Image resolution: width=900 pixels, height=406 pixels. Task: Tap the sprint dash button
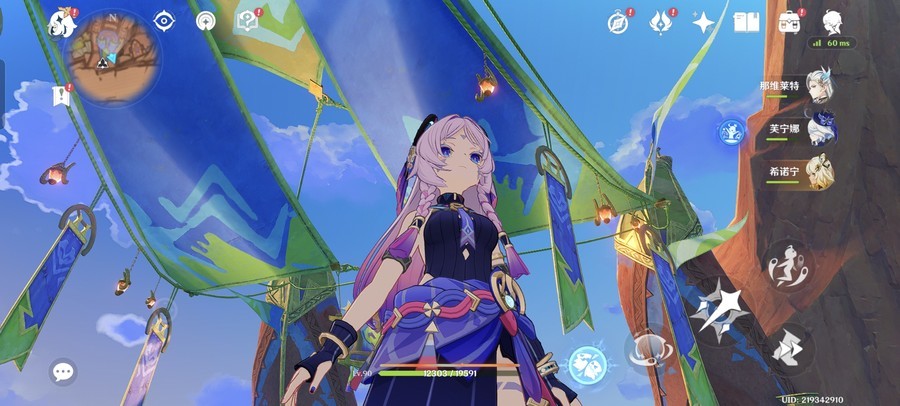(x=790, y=349)
